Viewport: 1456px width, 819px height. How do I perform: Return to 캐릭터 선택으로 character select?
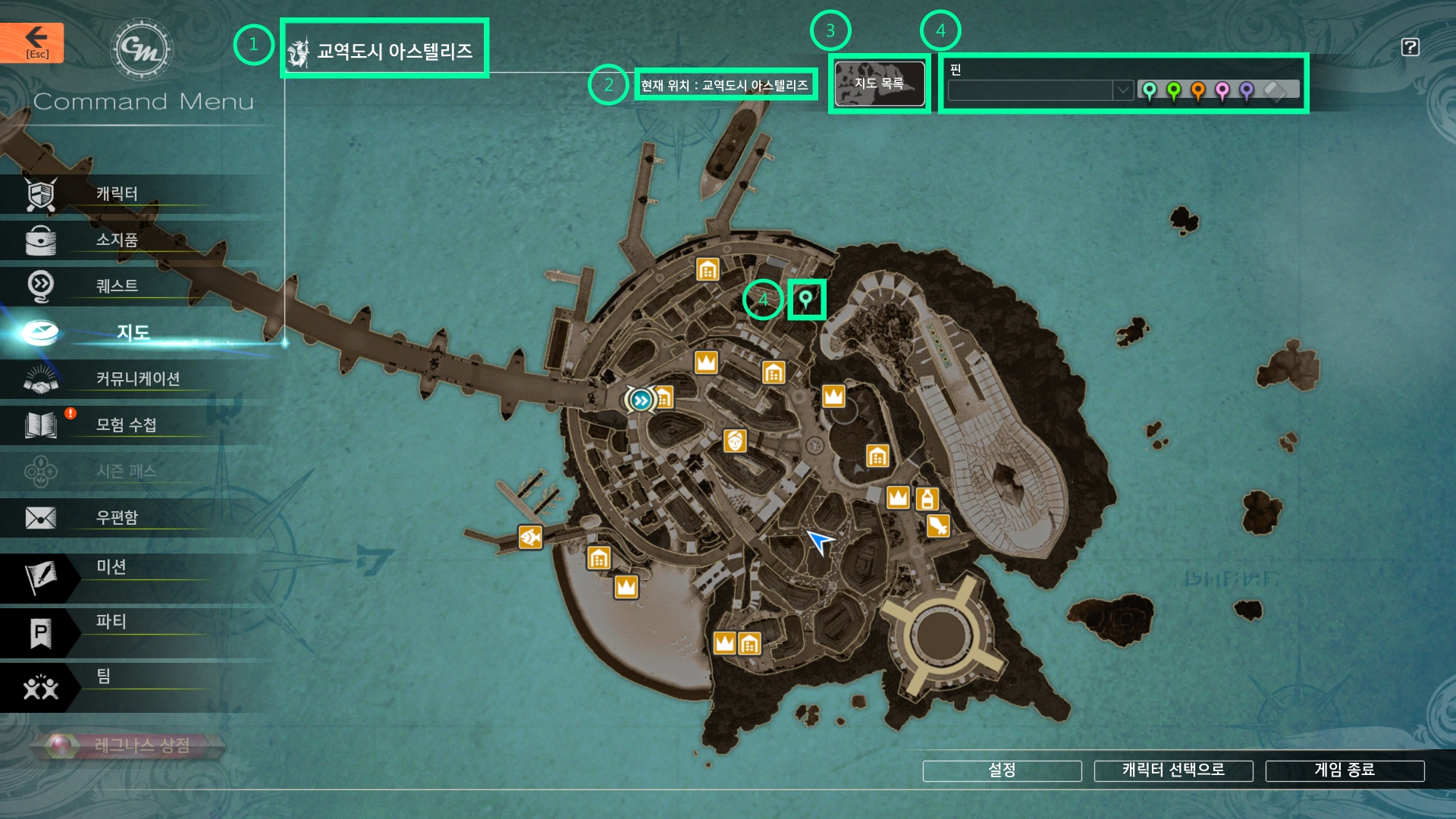point(1173,770)
